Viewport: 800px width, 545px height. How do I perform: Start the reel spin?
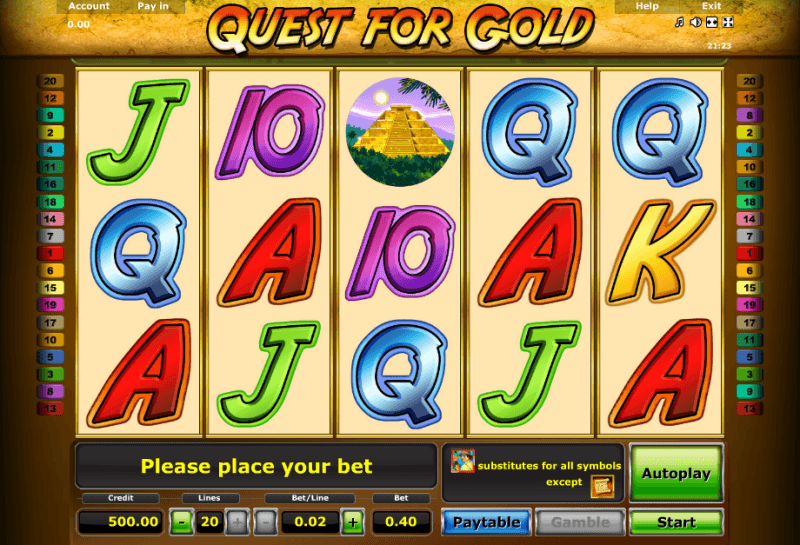676,522
